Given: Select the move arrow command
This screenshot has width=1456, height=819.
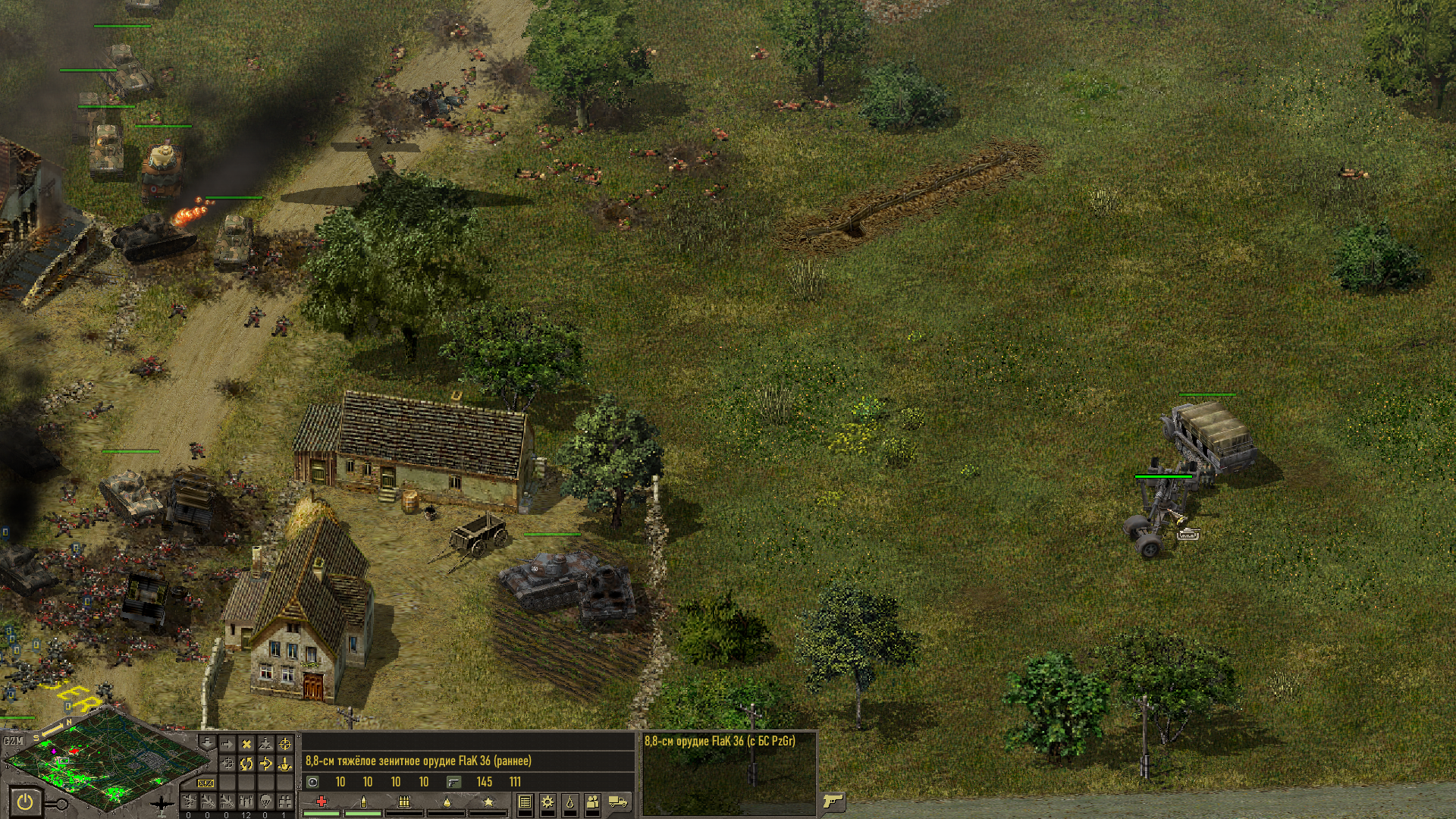Looking at the screenshot, I should tap(227, 744).
